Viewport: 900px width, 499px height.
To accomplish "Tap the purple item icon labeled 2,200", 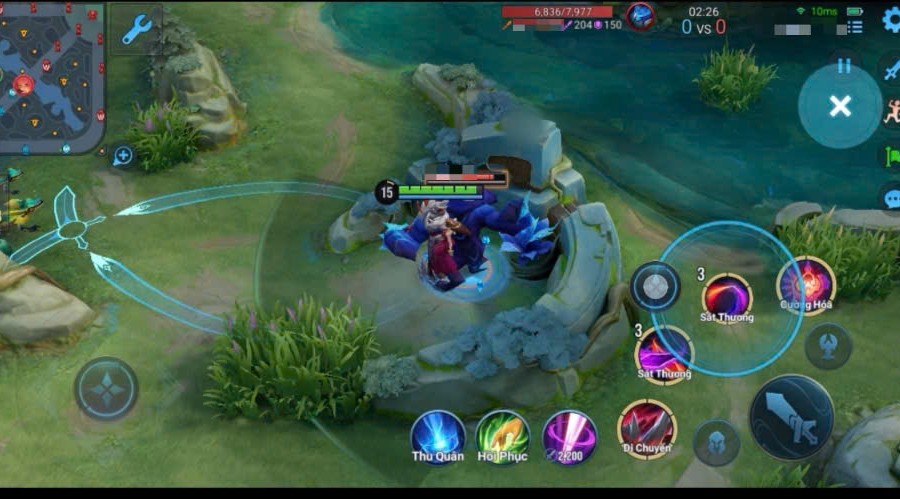I will coord(570,436).
